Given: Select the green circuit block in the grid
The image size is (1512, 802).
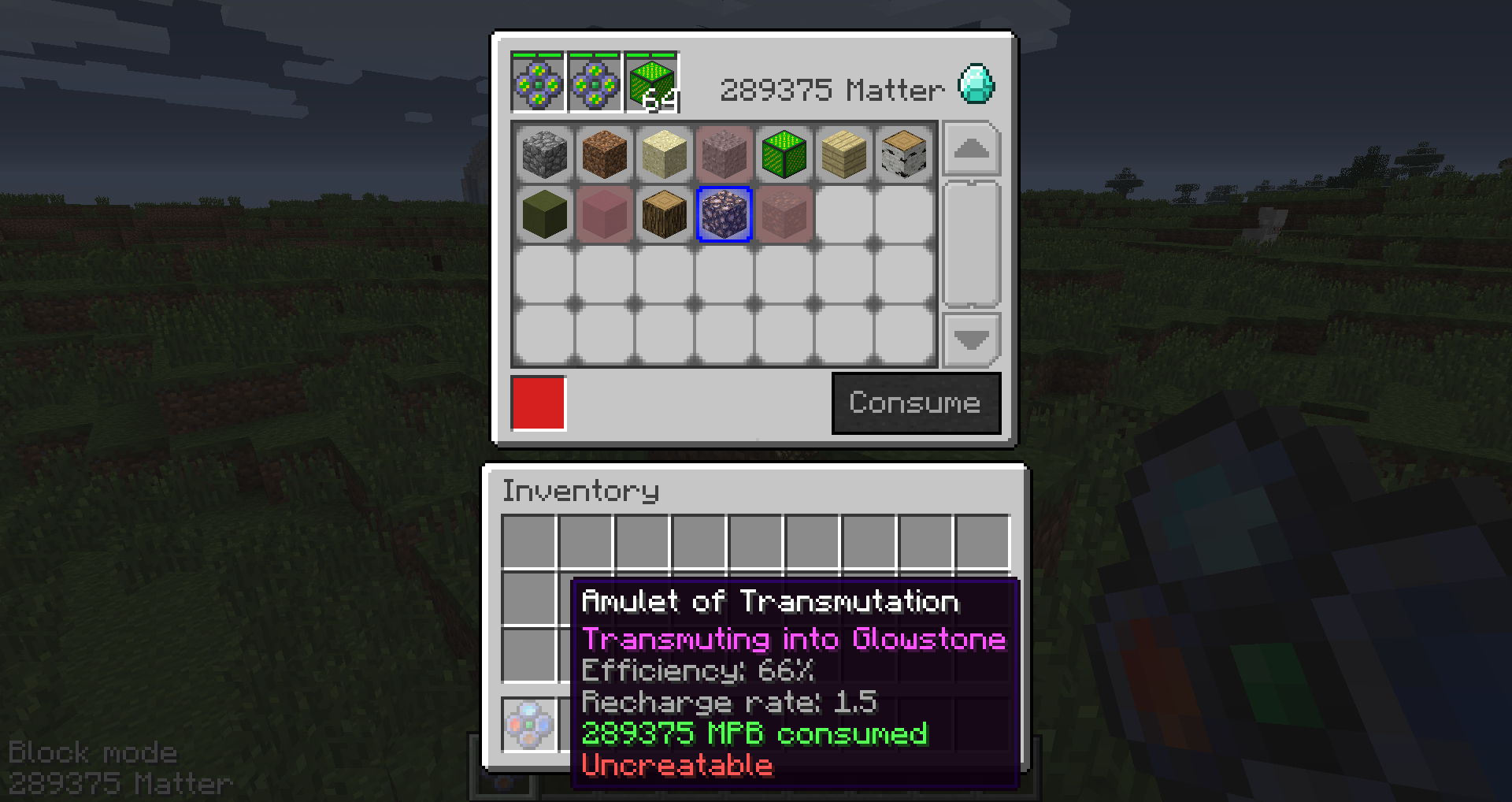Looking at the screenshot, I should point(784,154).
